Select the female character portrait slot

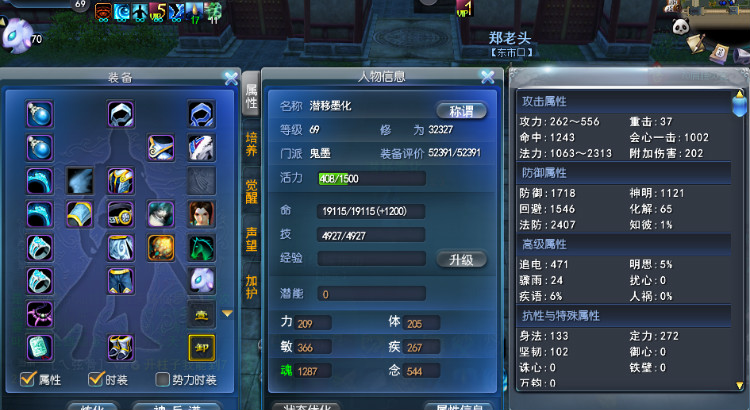pos(201,213)
